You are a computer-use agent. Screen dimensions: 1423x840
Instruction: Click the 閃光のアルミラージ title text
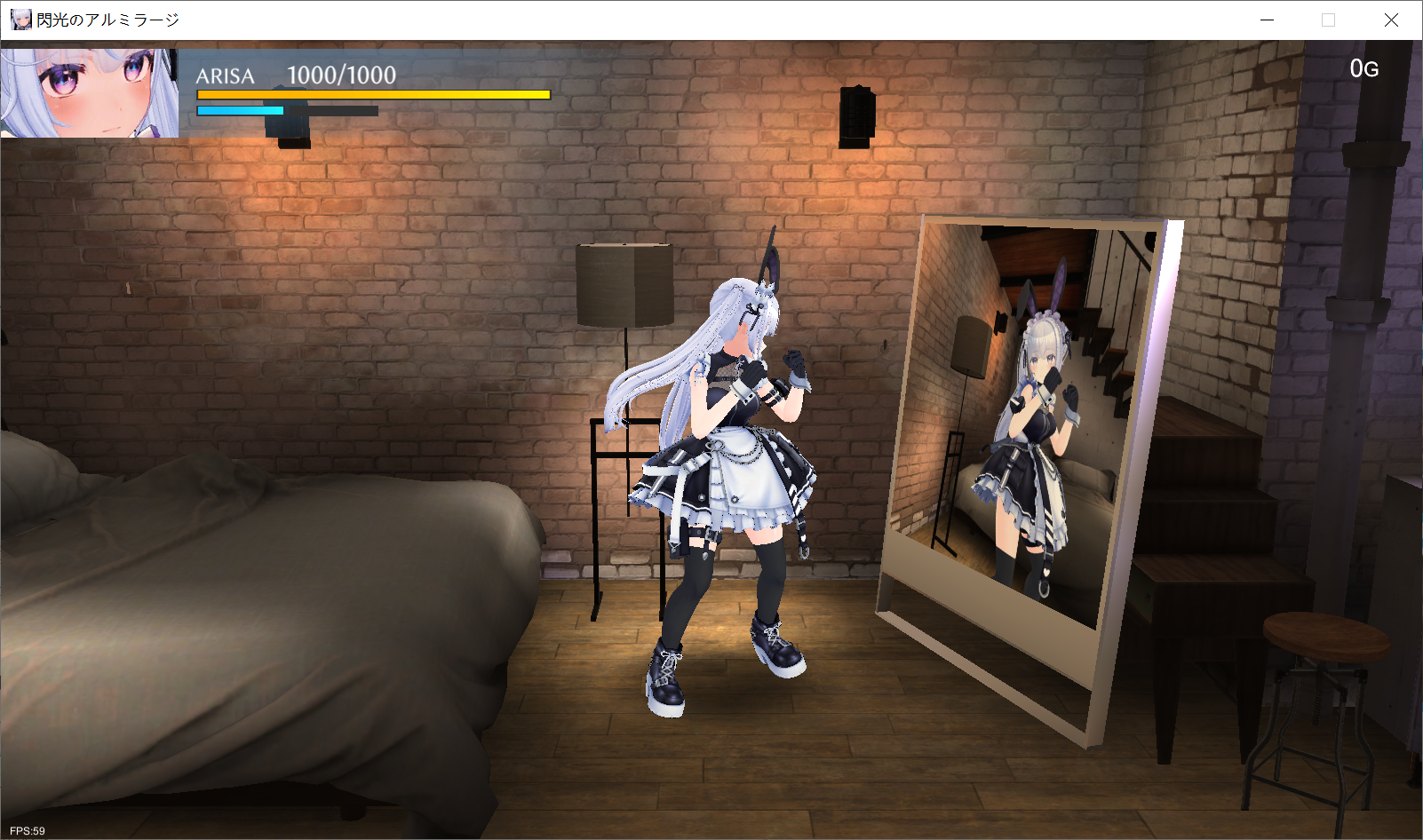click(108, 18)
